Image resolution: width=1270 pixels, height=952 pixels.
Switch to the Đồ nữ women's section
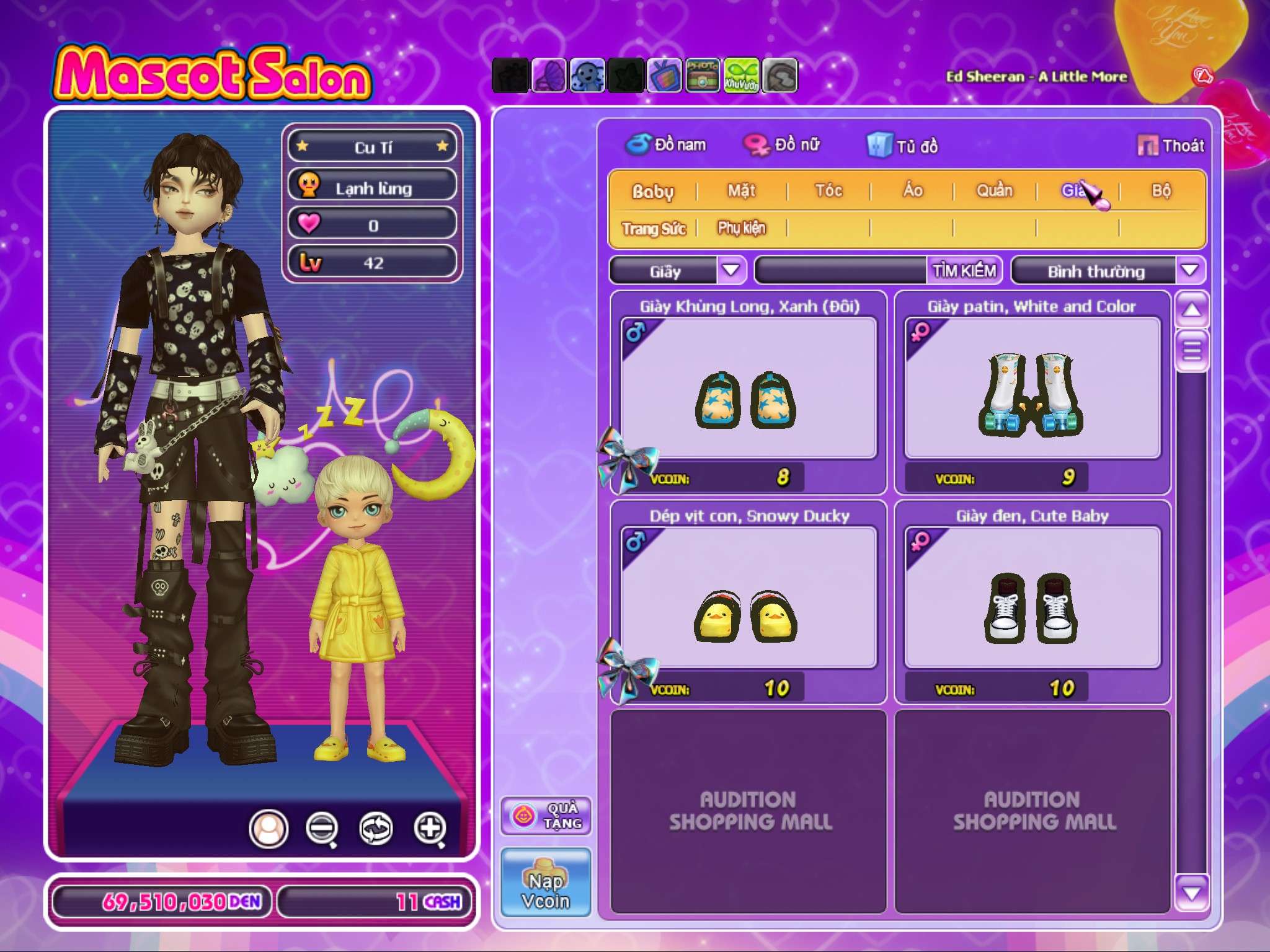tap(782, 145)
